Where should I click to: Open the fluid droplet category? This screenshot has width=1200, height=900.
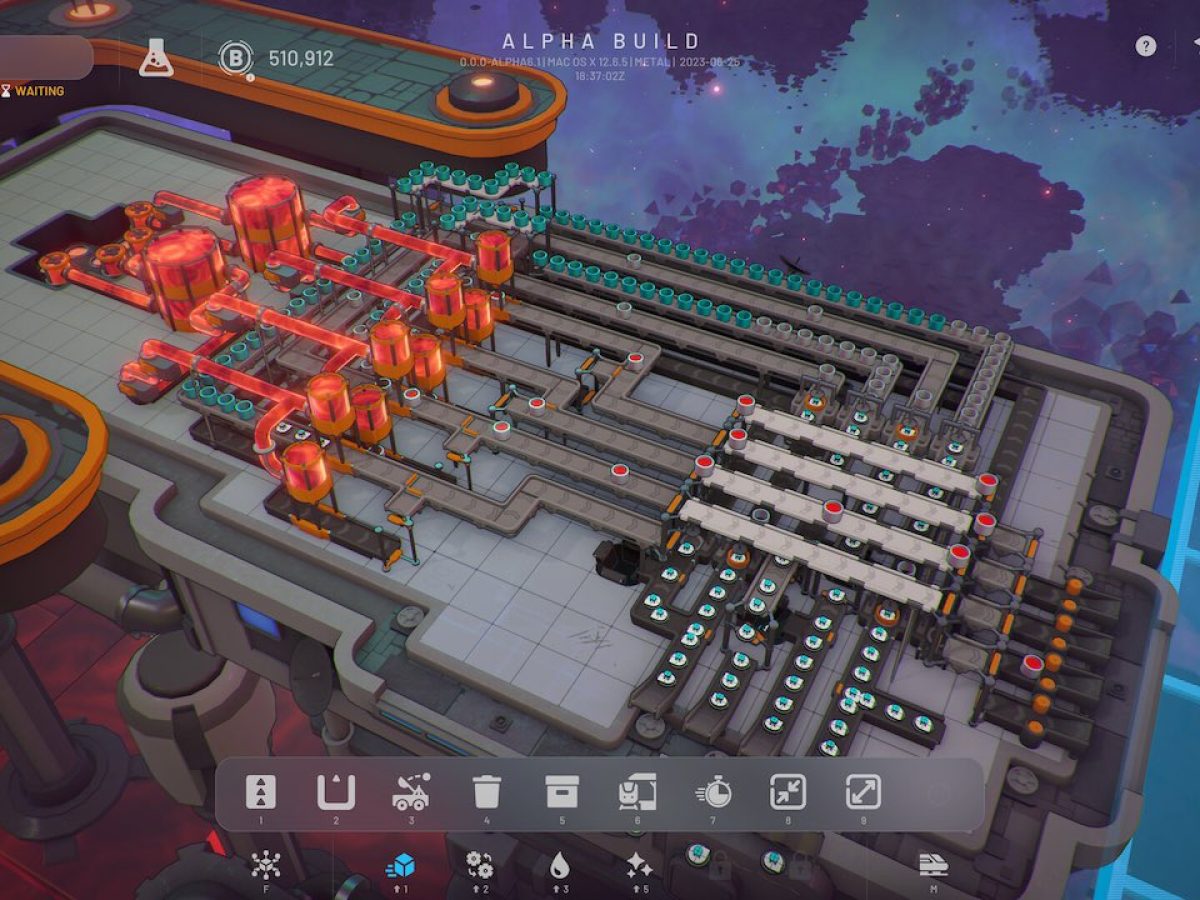click(x=559, y=865)
